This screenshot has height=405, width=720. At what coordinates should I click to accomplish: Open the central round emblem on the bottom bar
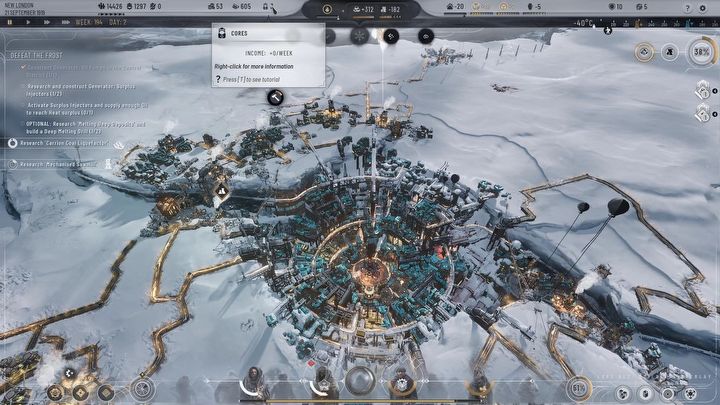point(360,381)
